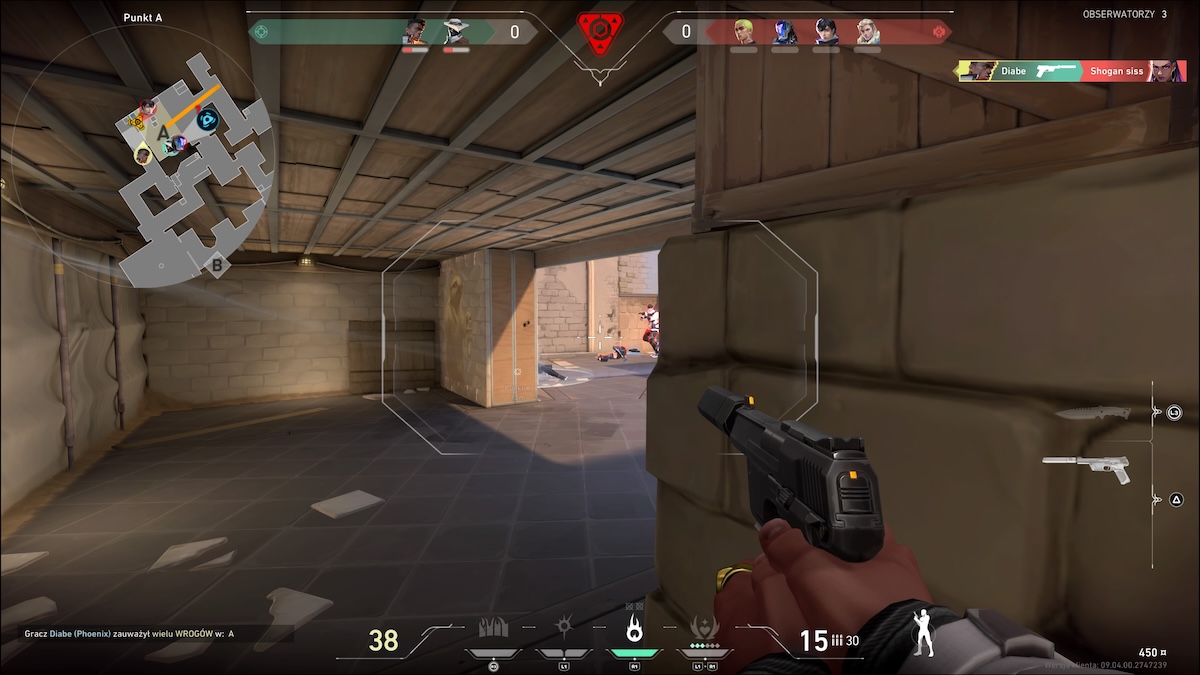
Task: Click the red team emblem beside the portraits
Action: point(938,32)
